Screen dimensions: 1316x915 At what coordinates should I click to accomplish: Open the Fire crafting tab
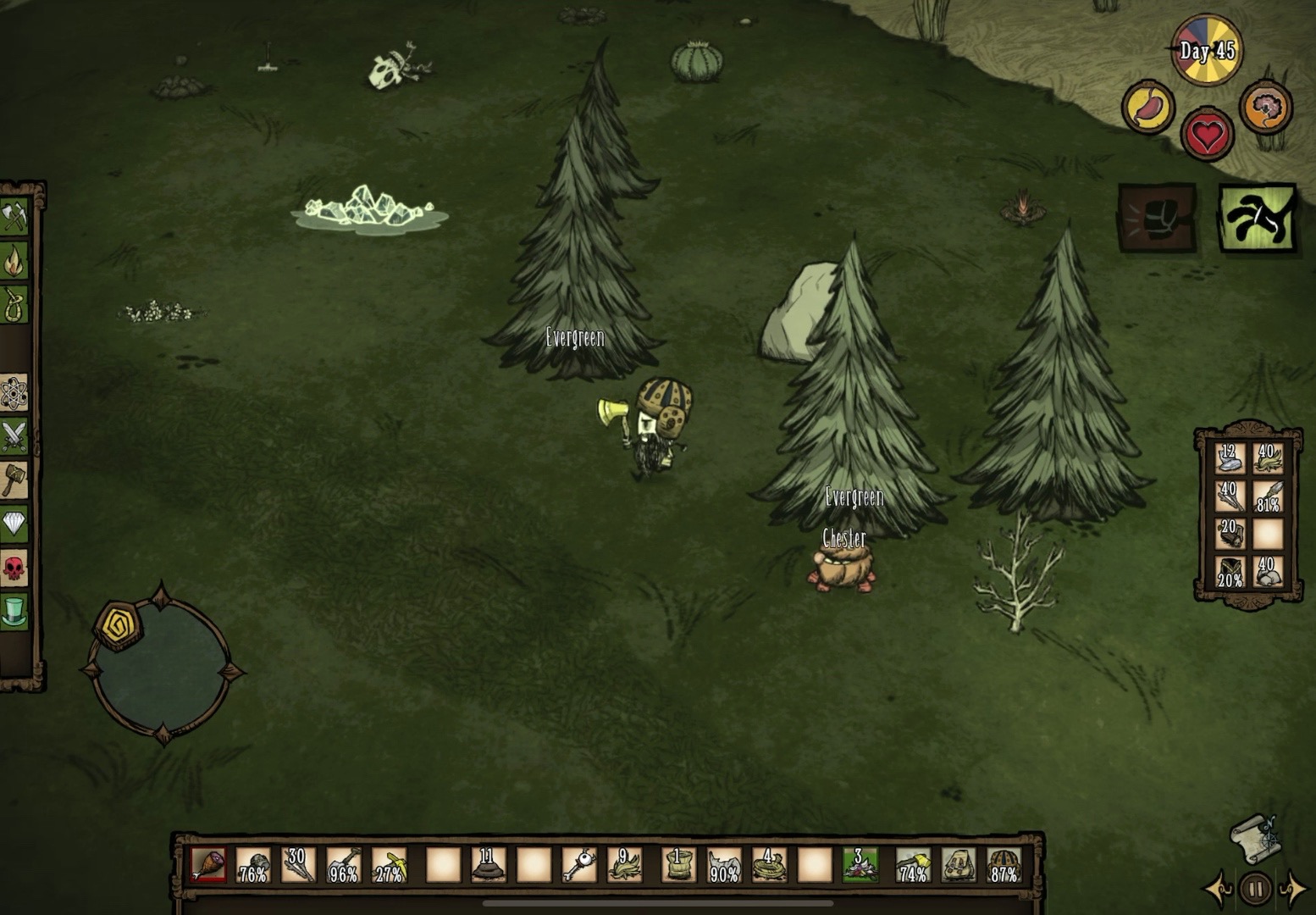pos(14,260)
